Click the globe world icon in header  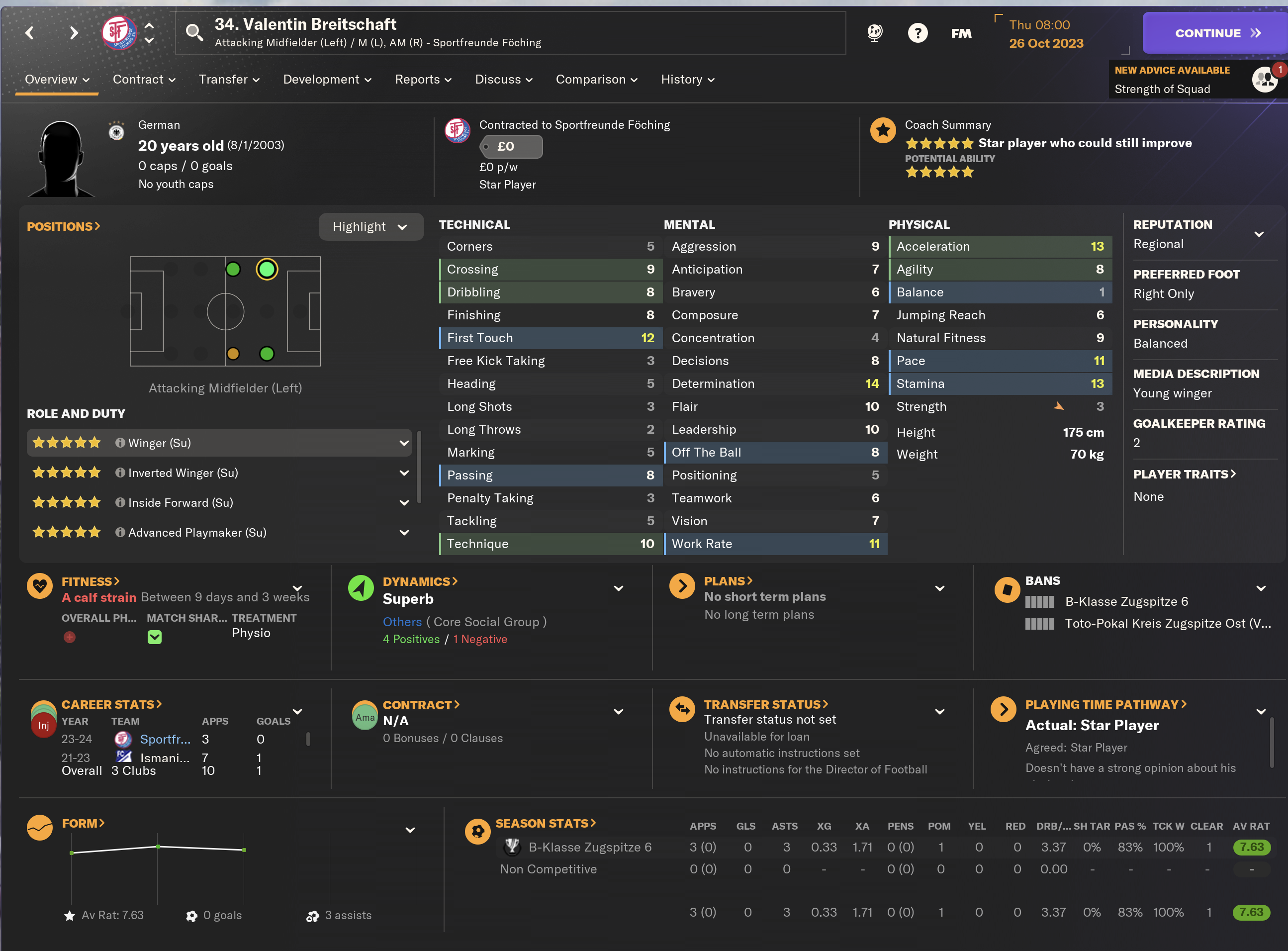(x=875, y=33)
